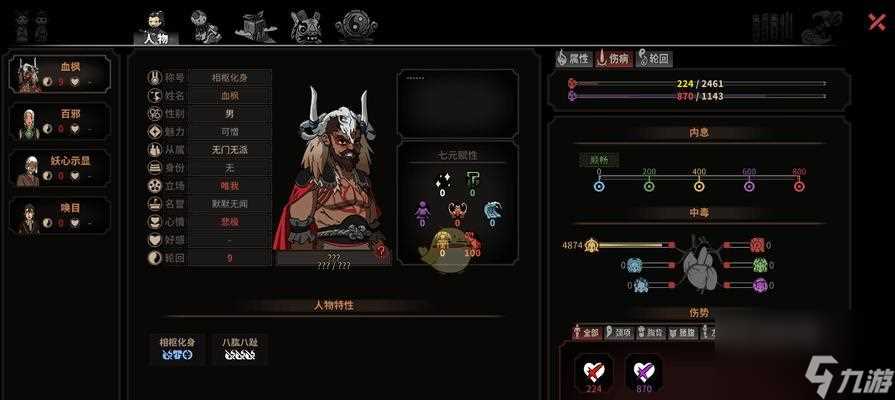Switch to the 伤病 injuries tab
Image resolution: width=895 pixels, height=400 pixels.
[614, 59]
